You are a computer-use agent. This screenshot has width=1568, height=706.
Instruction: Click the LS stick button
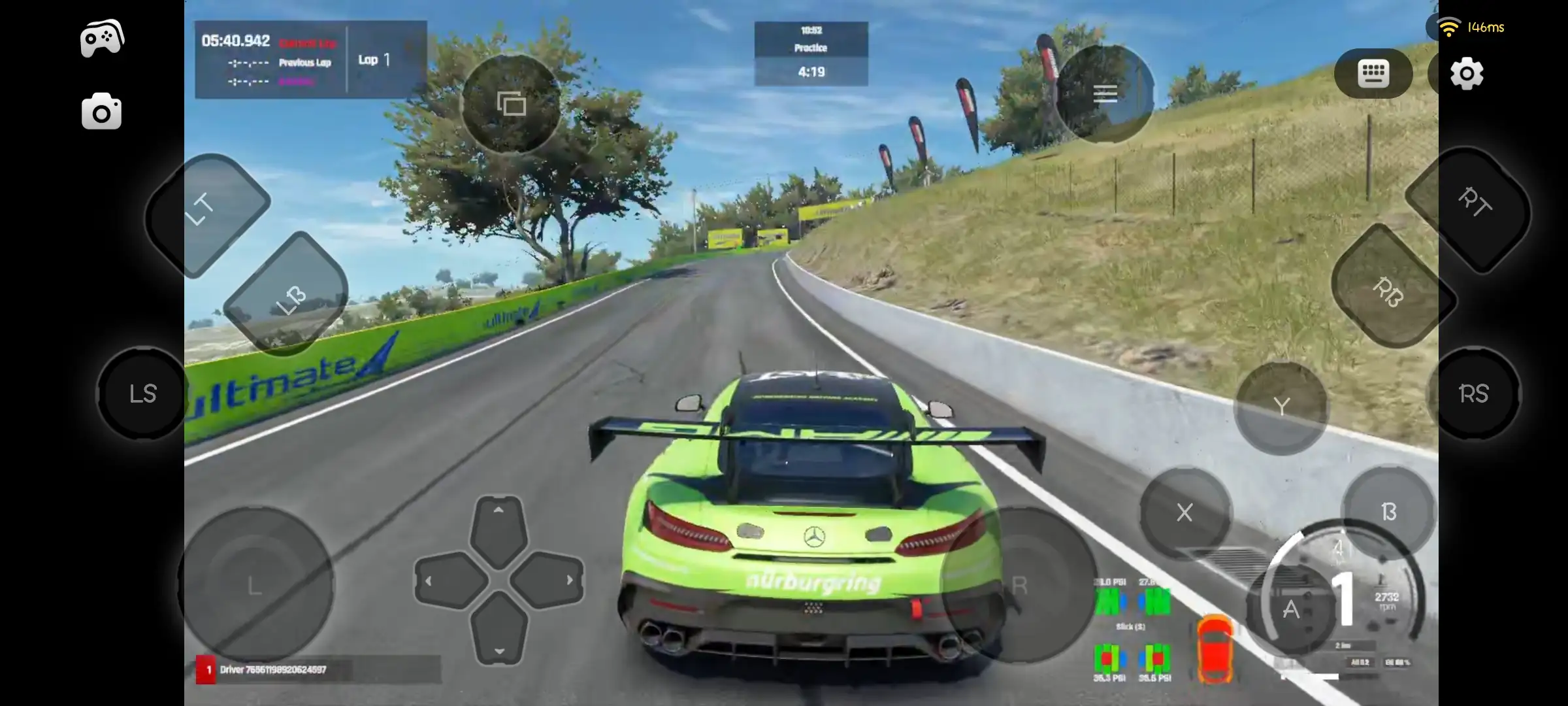point(142,394)
